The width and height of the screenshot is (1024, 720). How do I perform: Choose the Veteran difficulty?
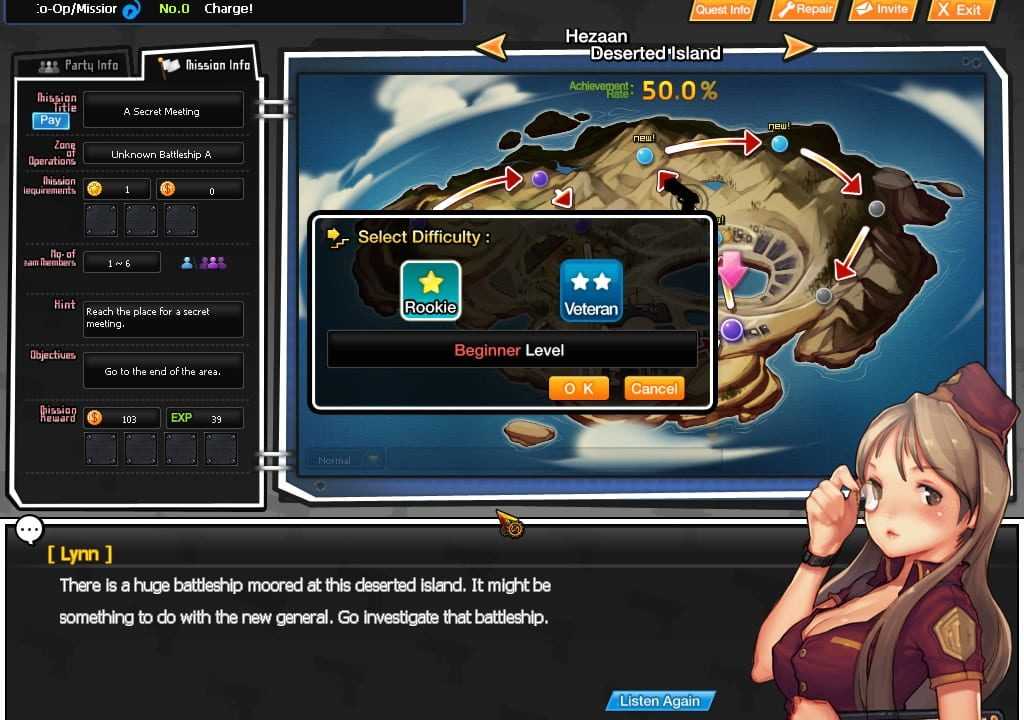[591, 290]
